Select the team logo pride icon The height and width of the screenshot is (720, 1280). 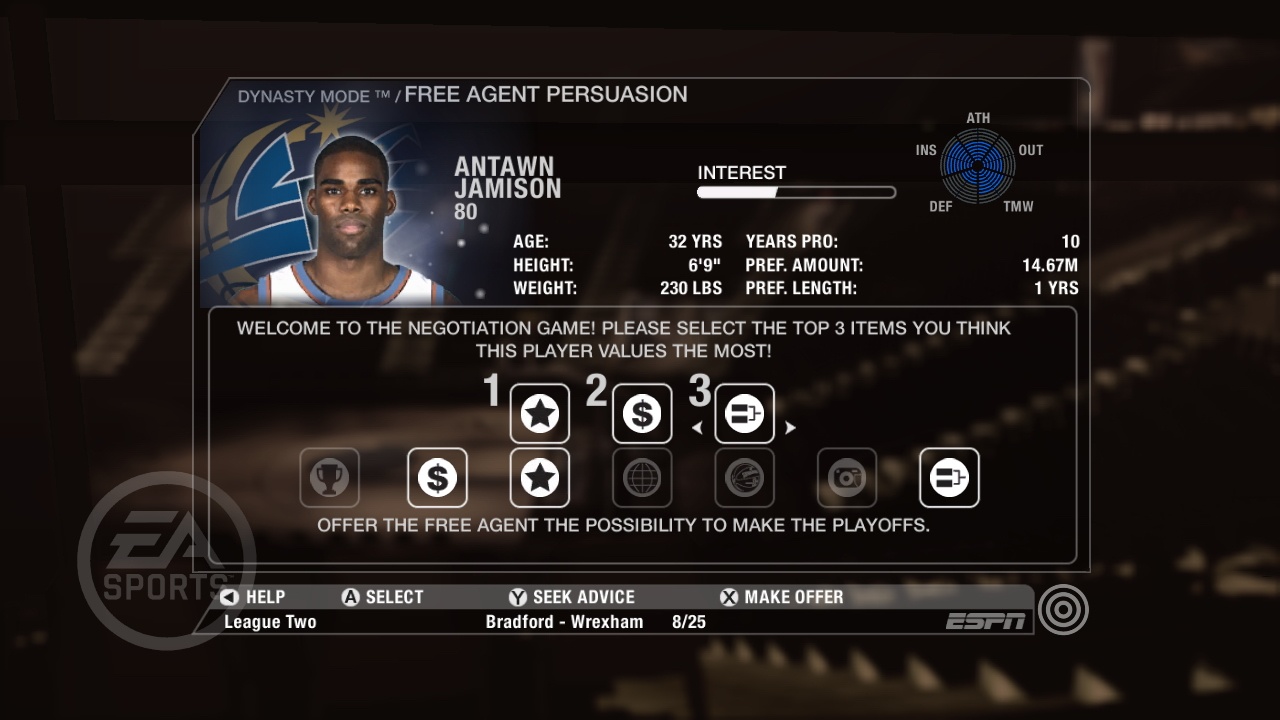(x=744, y=478)
